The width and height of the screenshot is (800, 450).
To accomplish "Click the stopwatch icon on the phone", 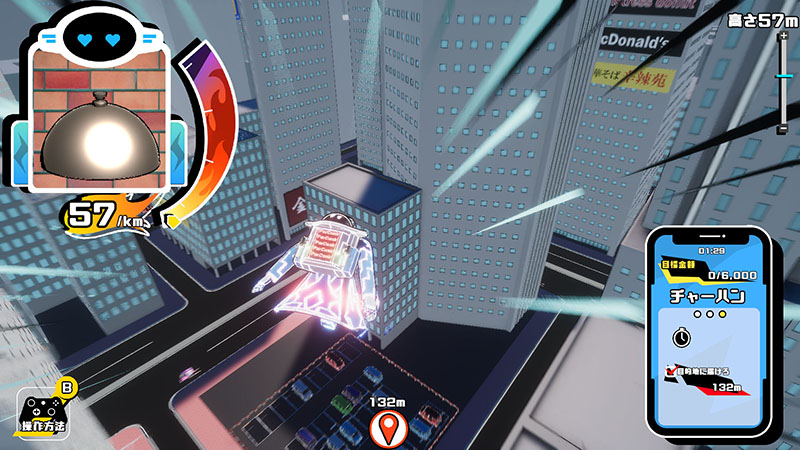I will point(681,337).
